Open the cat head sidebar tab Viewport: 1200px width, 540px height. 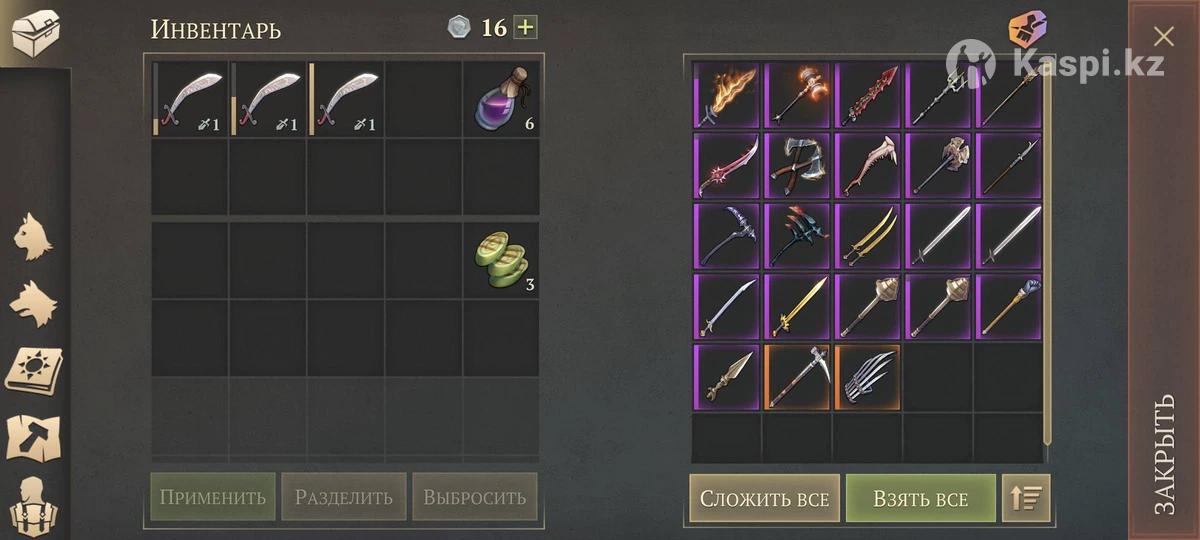33,237
